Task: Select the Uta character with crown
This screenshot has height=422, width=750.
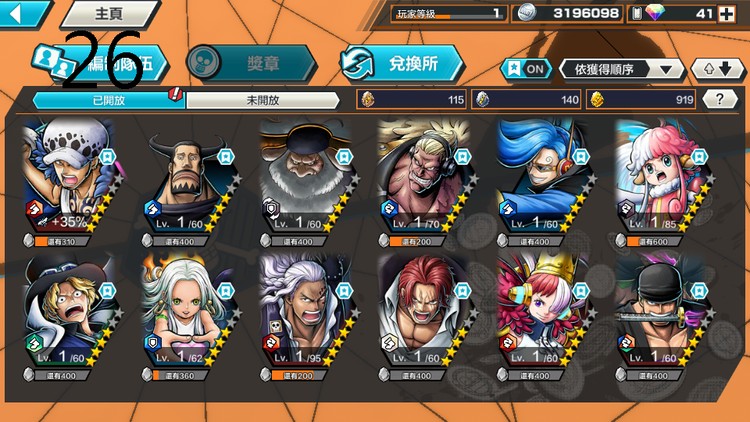Action: tap(540, 313)
